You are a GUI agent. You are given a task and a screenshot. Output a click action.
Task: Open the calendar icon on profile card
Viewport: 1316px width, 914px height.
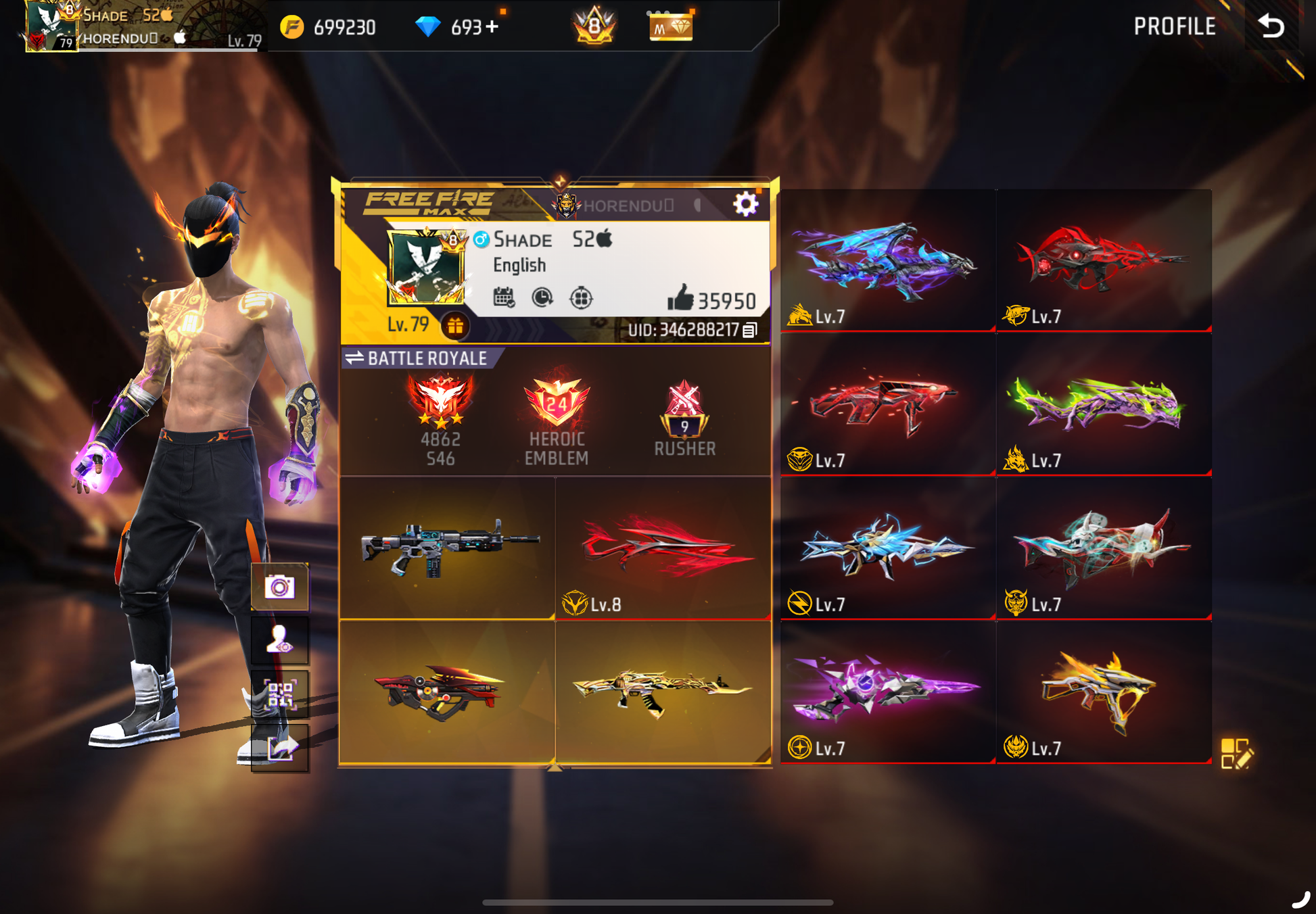click(x=504, y=297)
